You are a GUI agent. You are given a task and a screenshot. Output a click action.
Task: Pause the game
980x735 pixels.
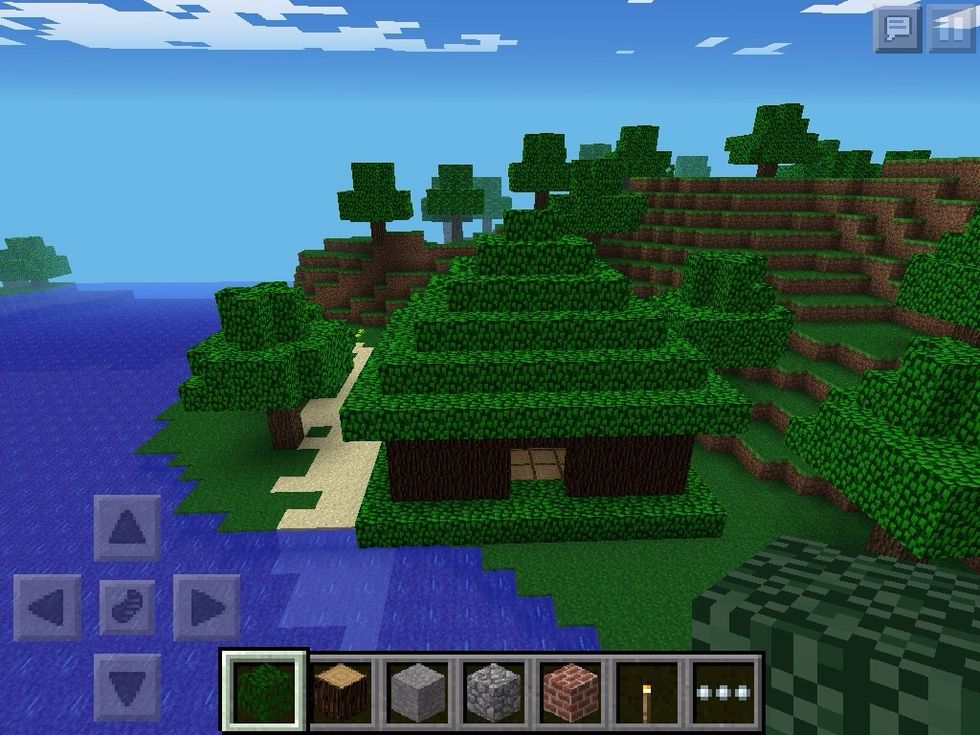click(950, 28)
